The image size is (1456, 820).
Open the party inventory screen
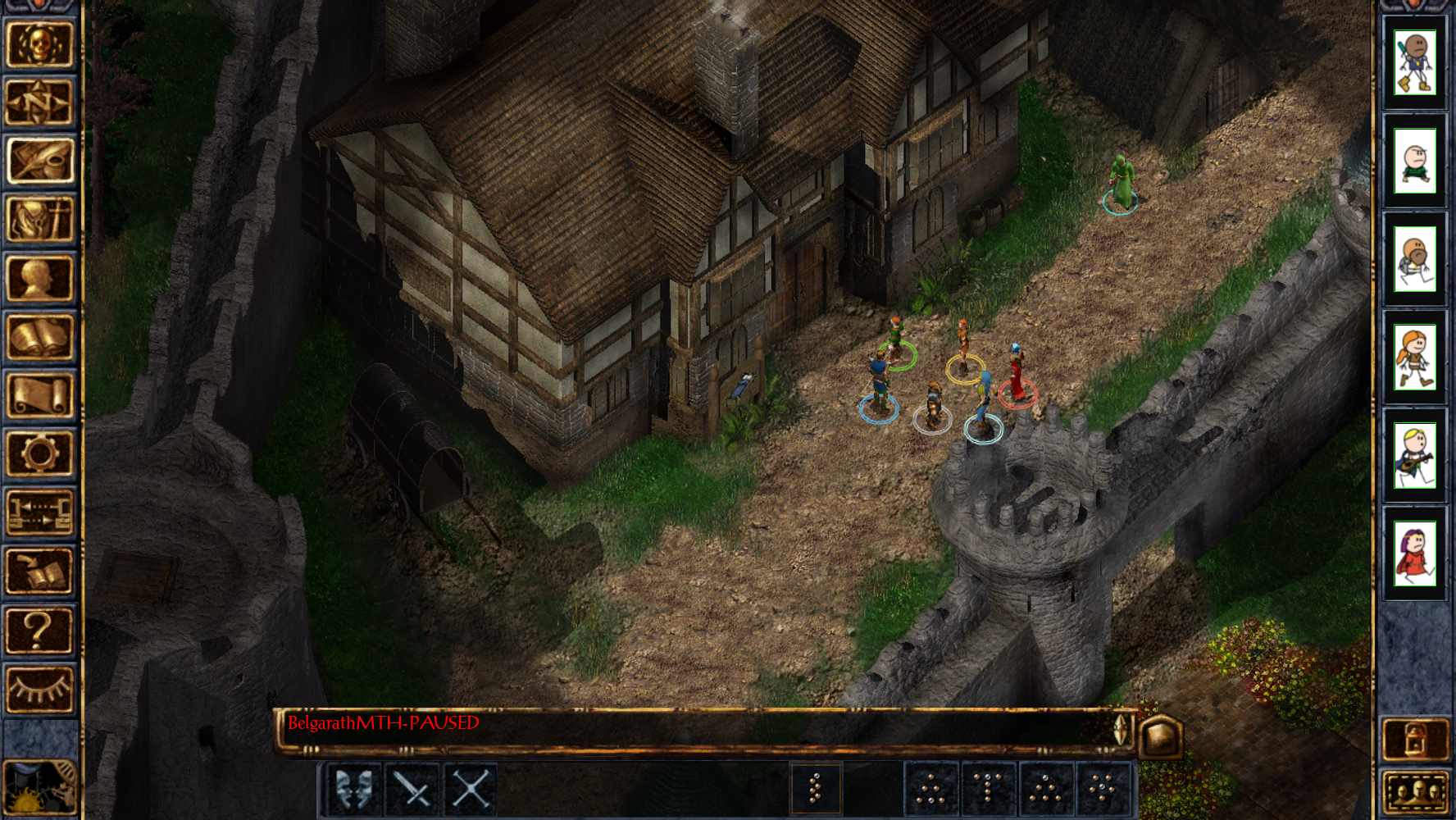tap(39, 220)
